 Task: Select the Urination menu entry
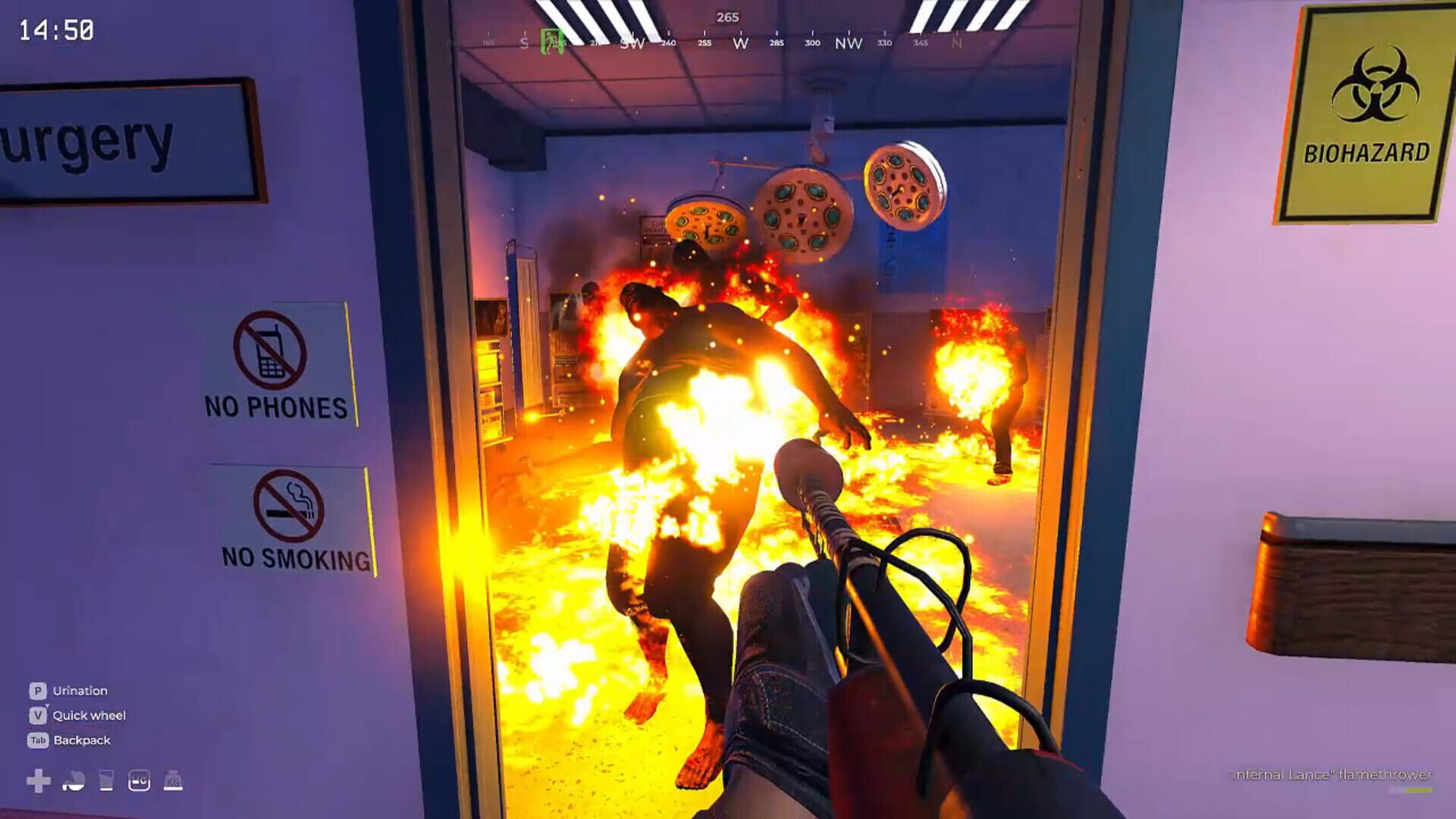click(80, 691)
